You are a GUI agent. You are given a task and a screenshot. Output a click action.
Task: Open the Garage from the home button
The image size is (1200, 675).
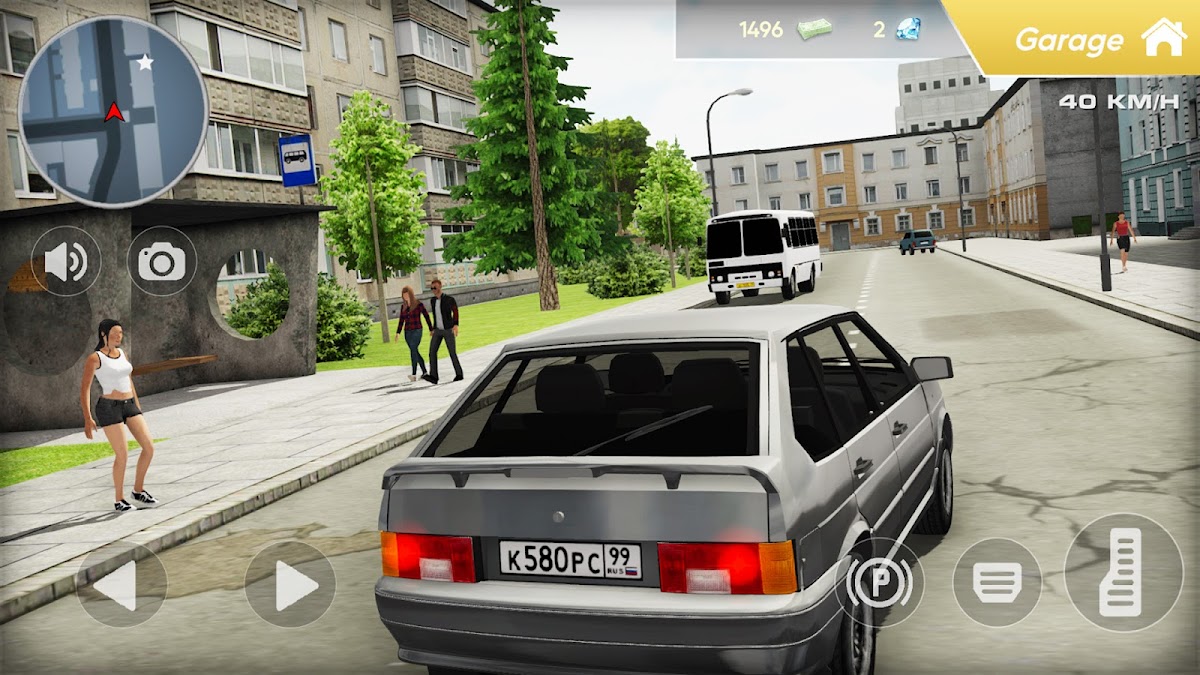[1162, 38]
